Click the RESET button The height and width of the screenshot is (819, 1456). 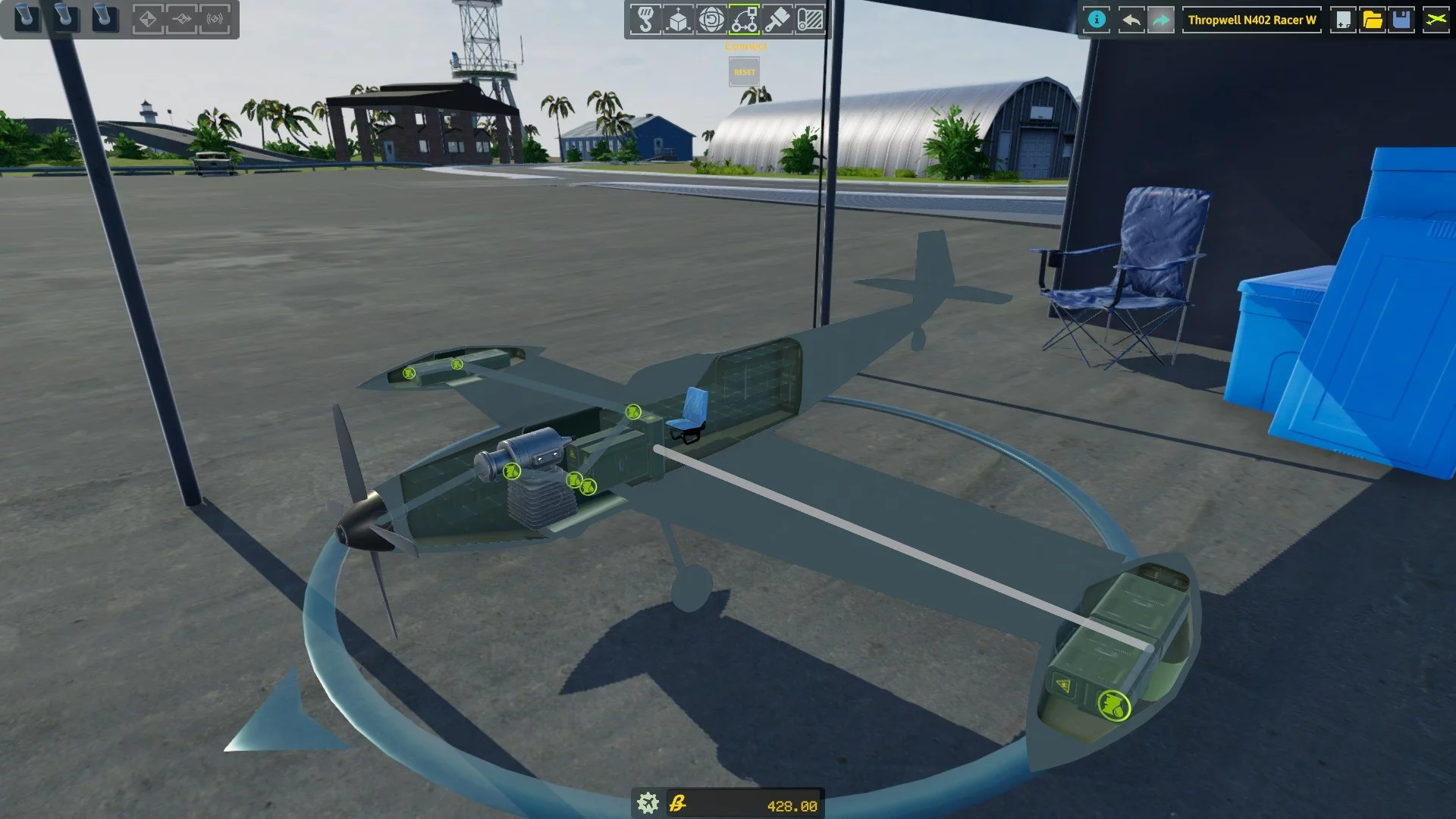point(744,72)
